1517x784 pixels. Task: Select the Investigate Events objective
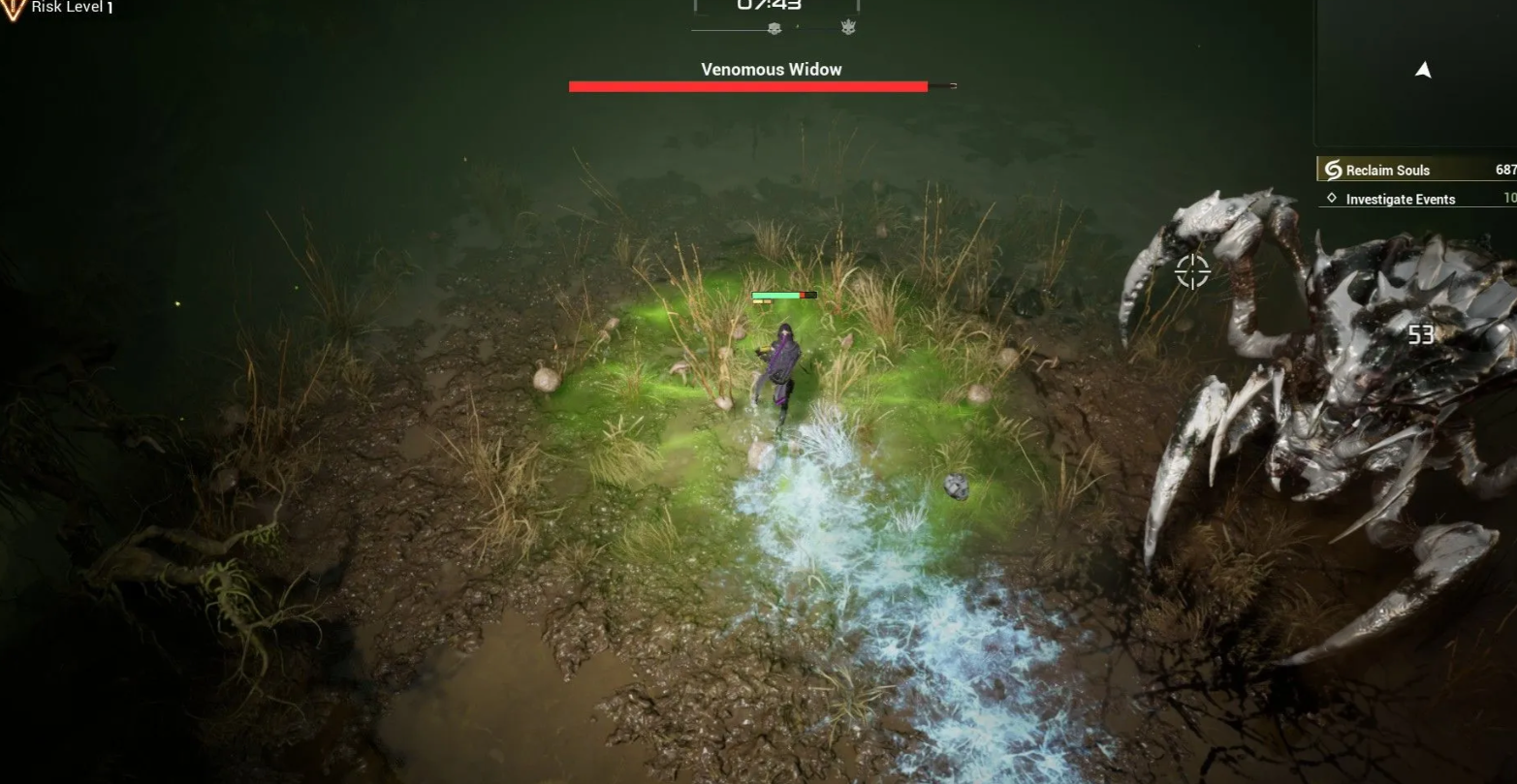(1400, 200)
